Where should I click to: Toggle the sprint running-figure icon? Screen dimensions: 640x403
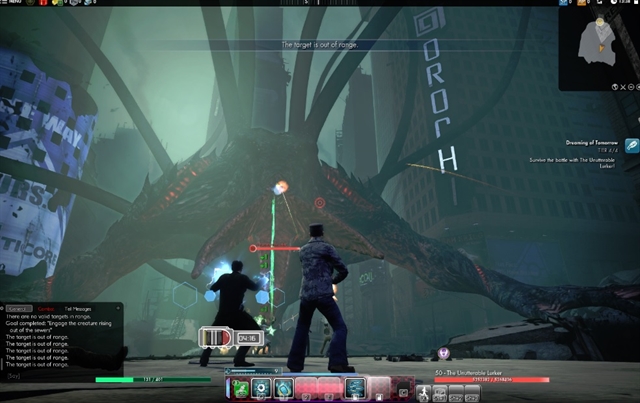coord(425,393)
